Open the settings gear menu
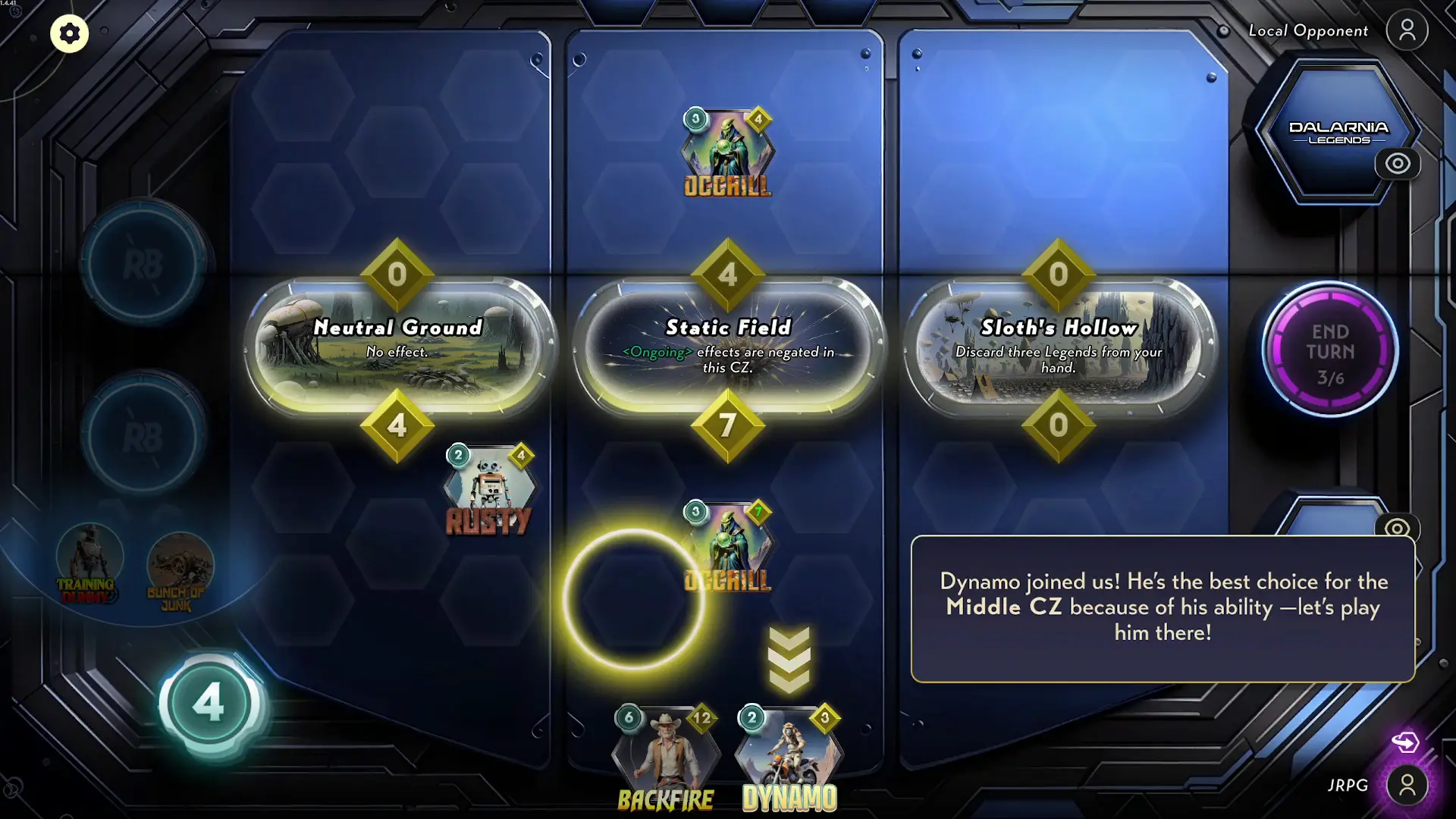This screenshot has width=1456, height=819. pyautogui.click(x=69, y=33)
